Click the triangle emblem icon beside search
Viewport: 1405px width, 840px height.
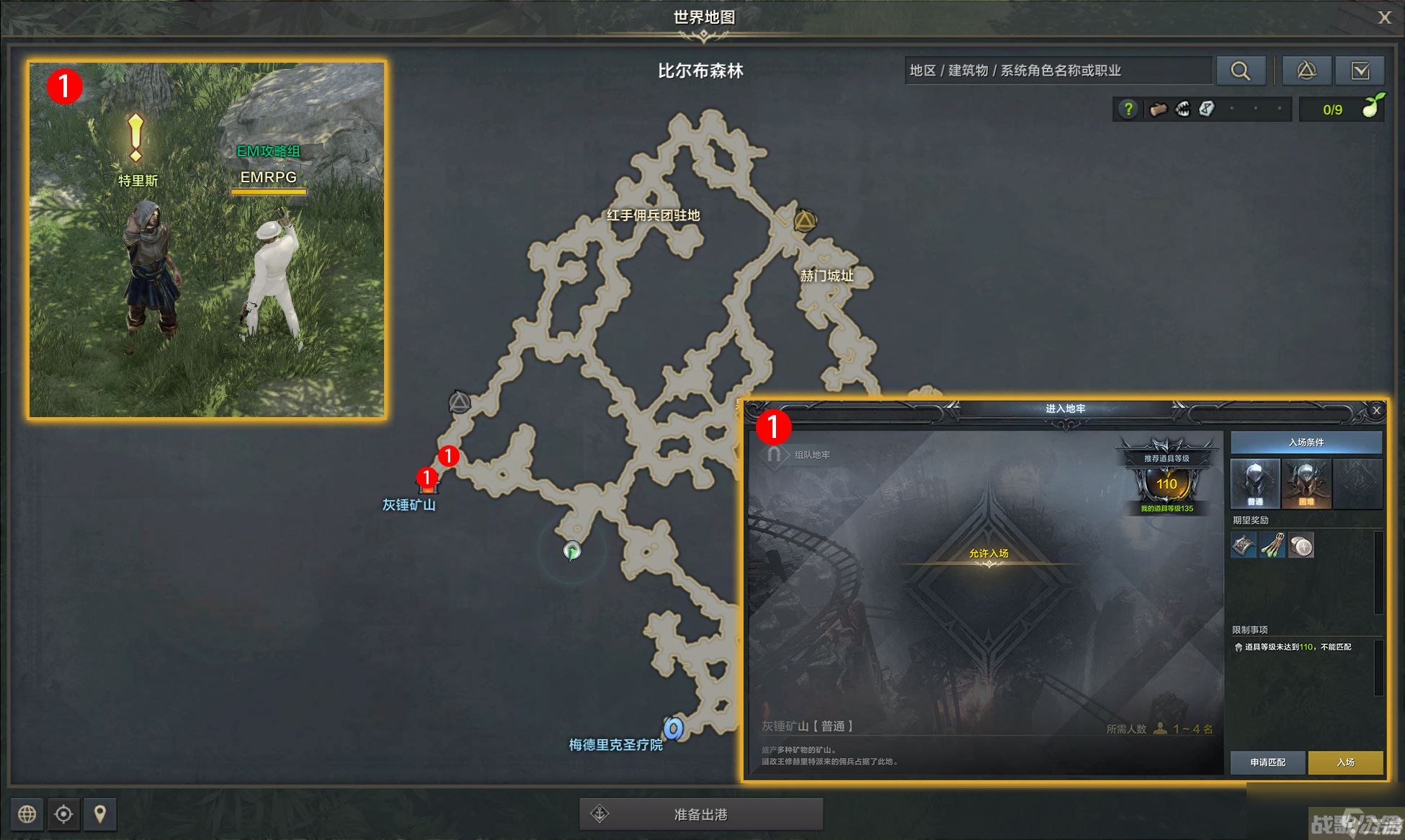[x=1306, y=71]
